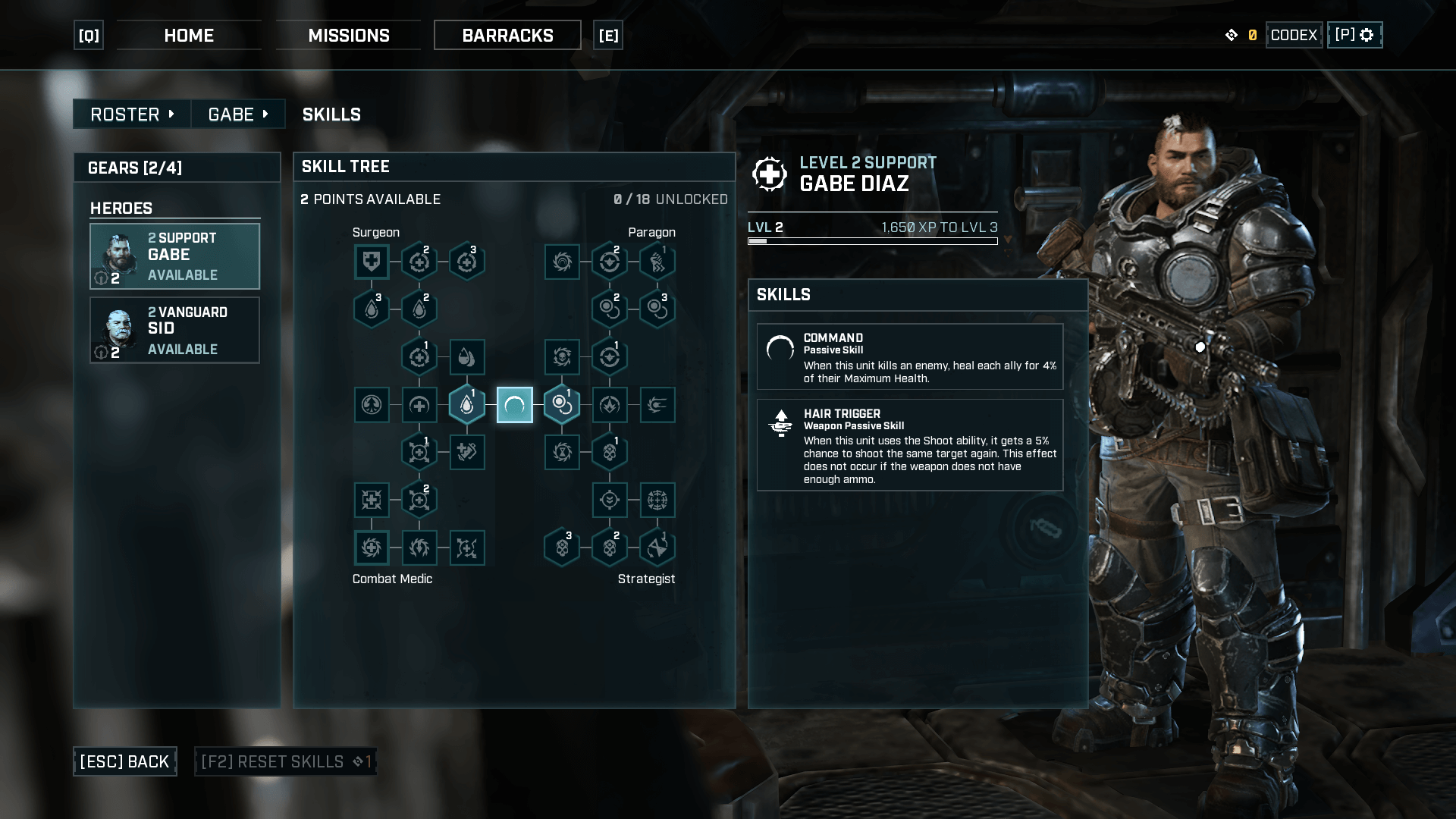
Task: Expand the GABE breadcrumb dropdown
Action: point(238,114)
